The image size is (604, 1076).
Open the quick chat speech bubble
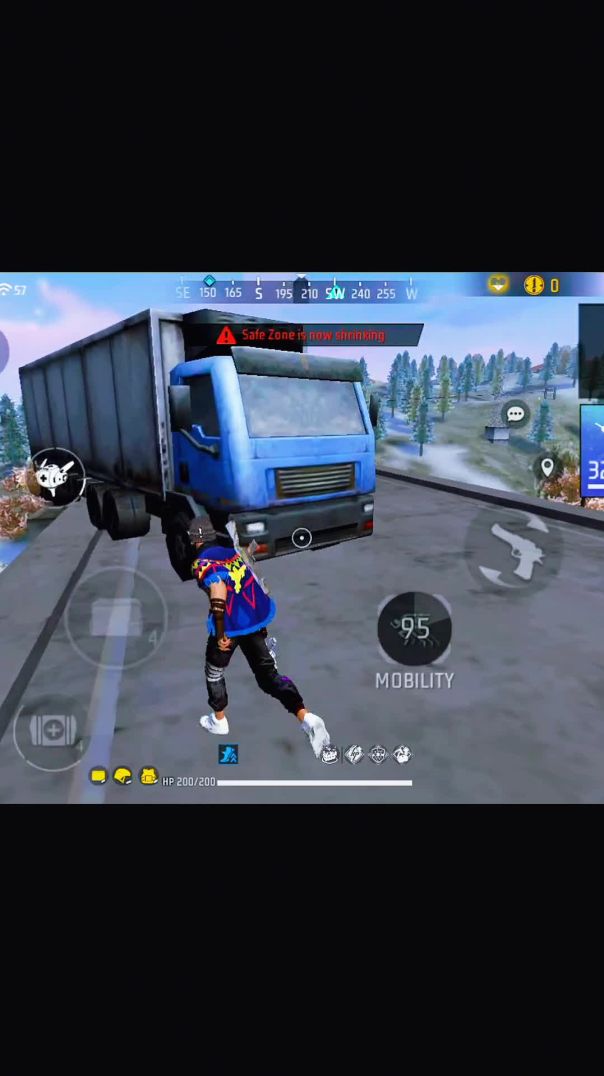point(515,414)
